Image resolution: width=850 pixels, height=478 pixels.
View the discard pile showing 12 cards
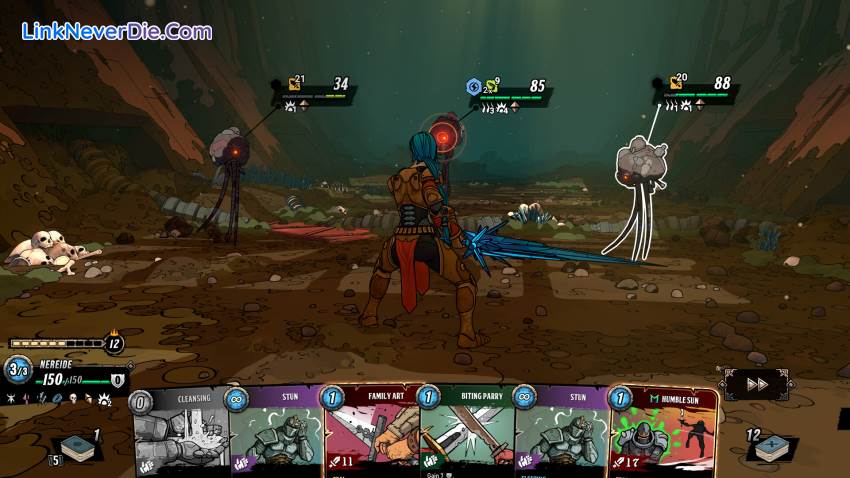pyautogui.click(x=774, y=449)
